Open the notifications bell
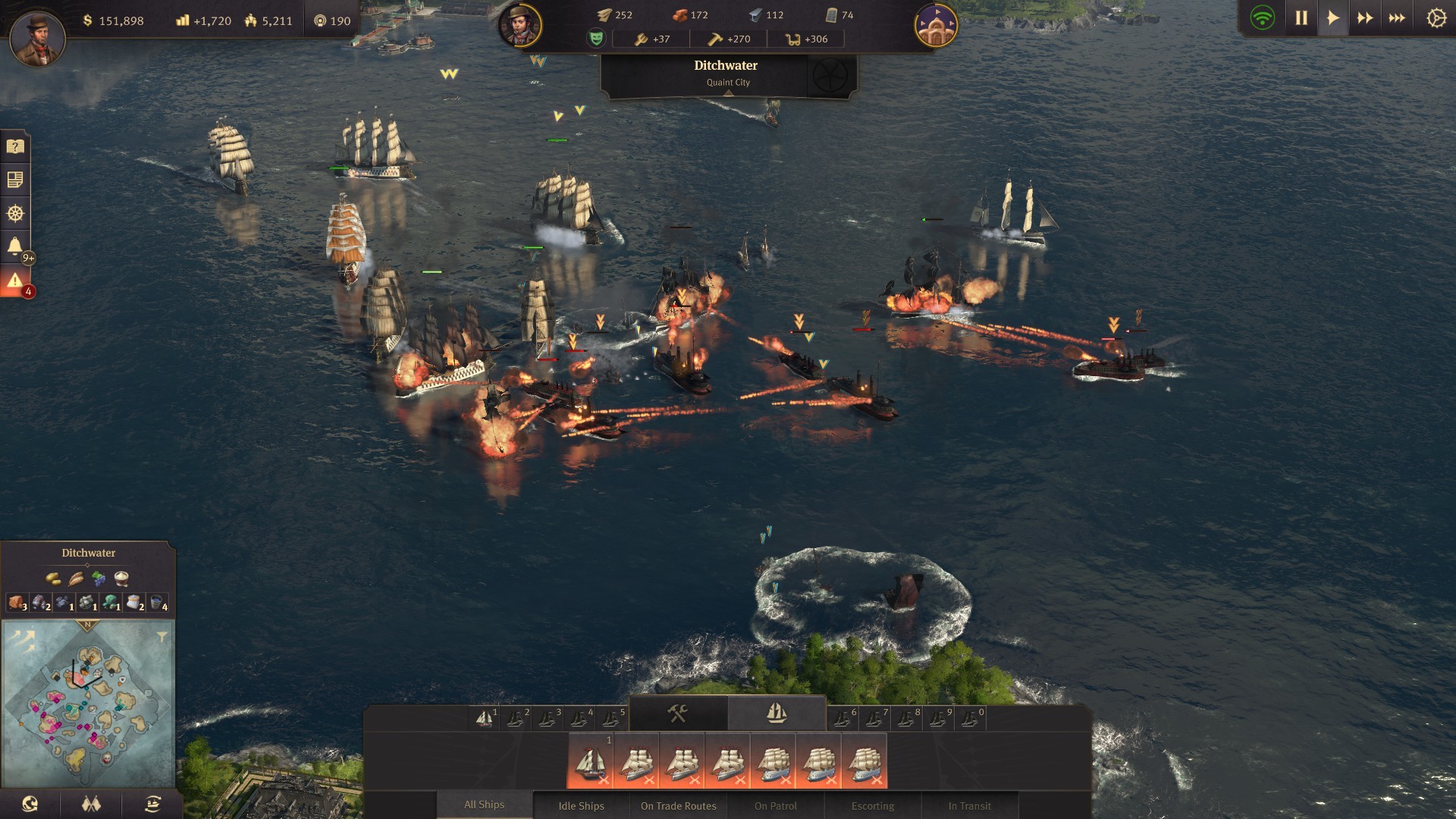1456x819 pixels. click(x=15, y=246)
